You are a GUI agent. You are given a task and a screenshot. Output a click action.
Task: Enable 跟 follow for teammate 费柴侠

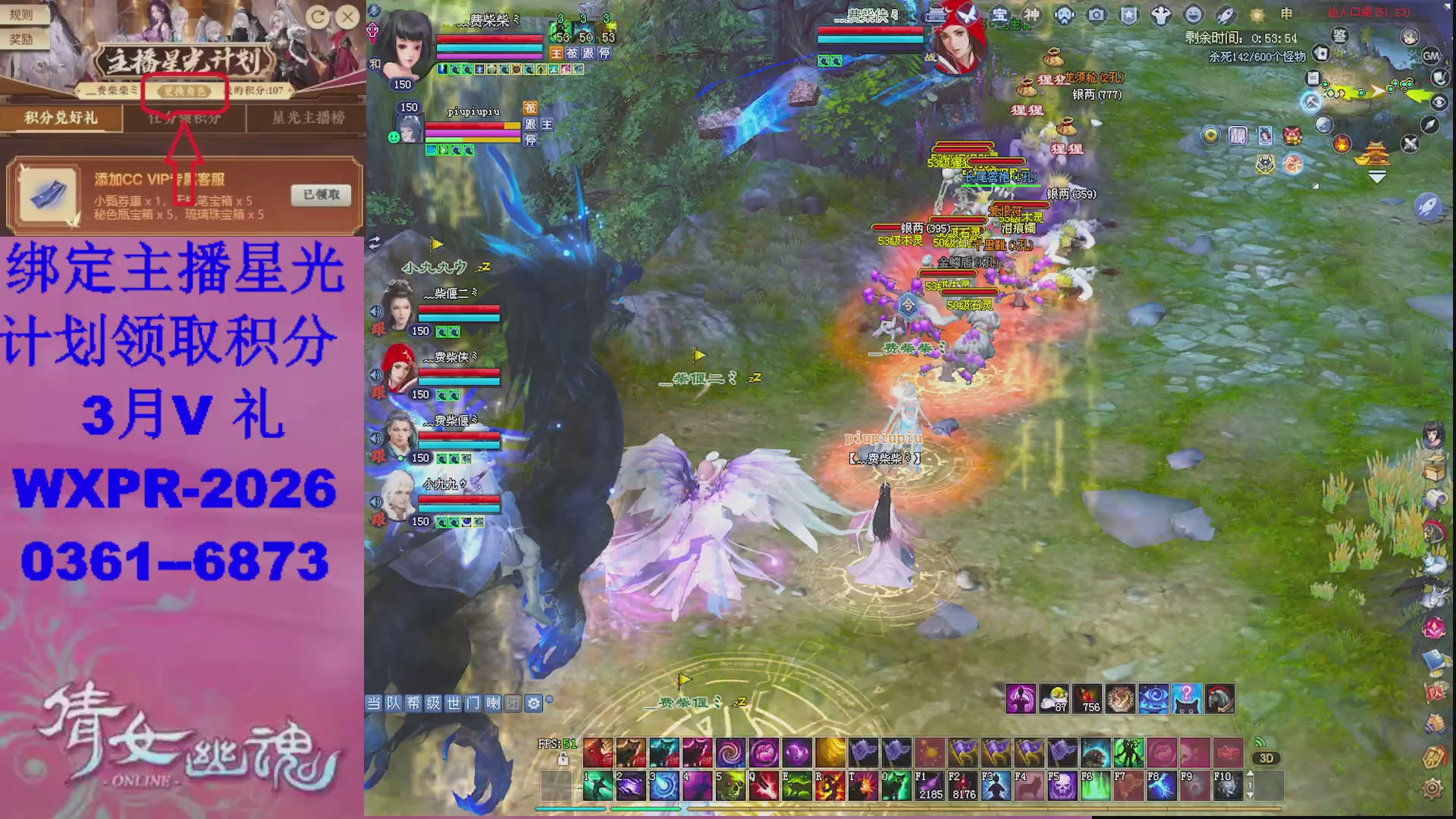tap(378, 392)
